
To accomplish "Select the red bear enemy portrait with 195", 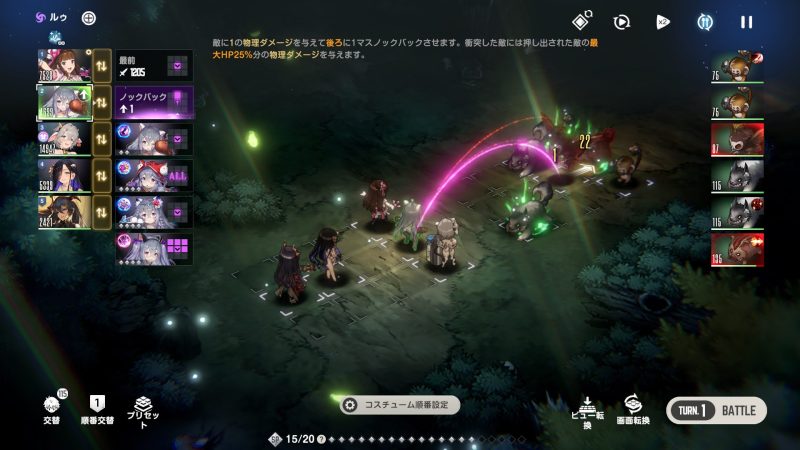I will [x=737, y=249].
